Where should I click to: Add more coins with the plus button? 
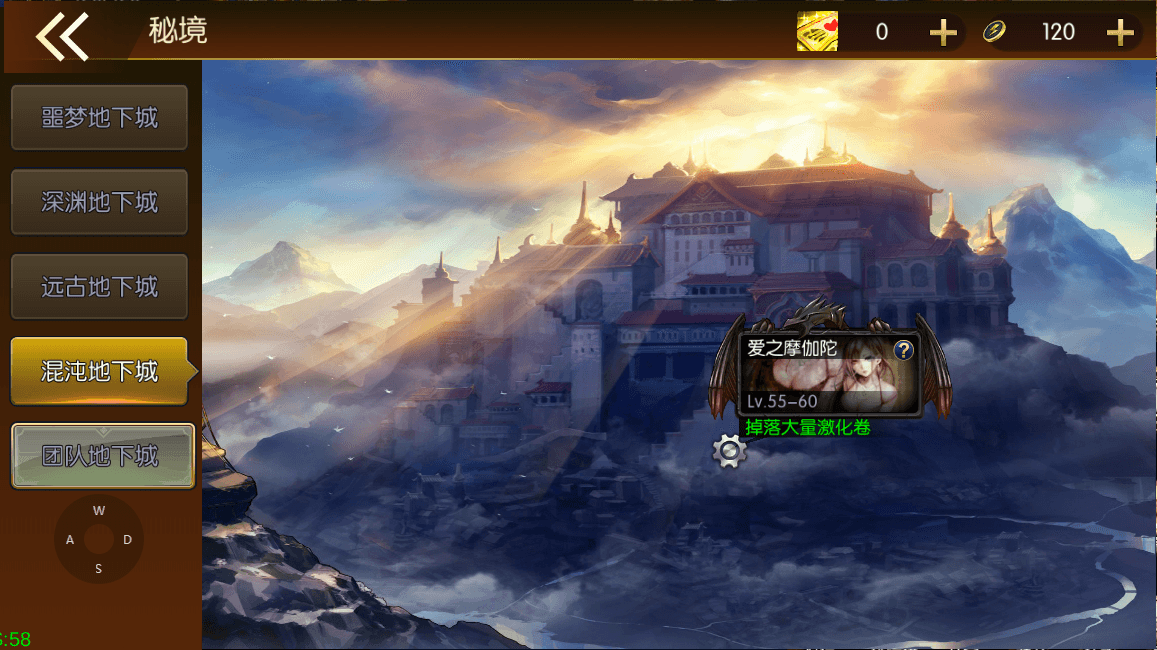point(1120,33)
